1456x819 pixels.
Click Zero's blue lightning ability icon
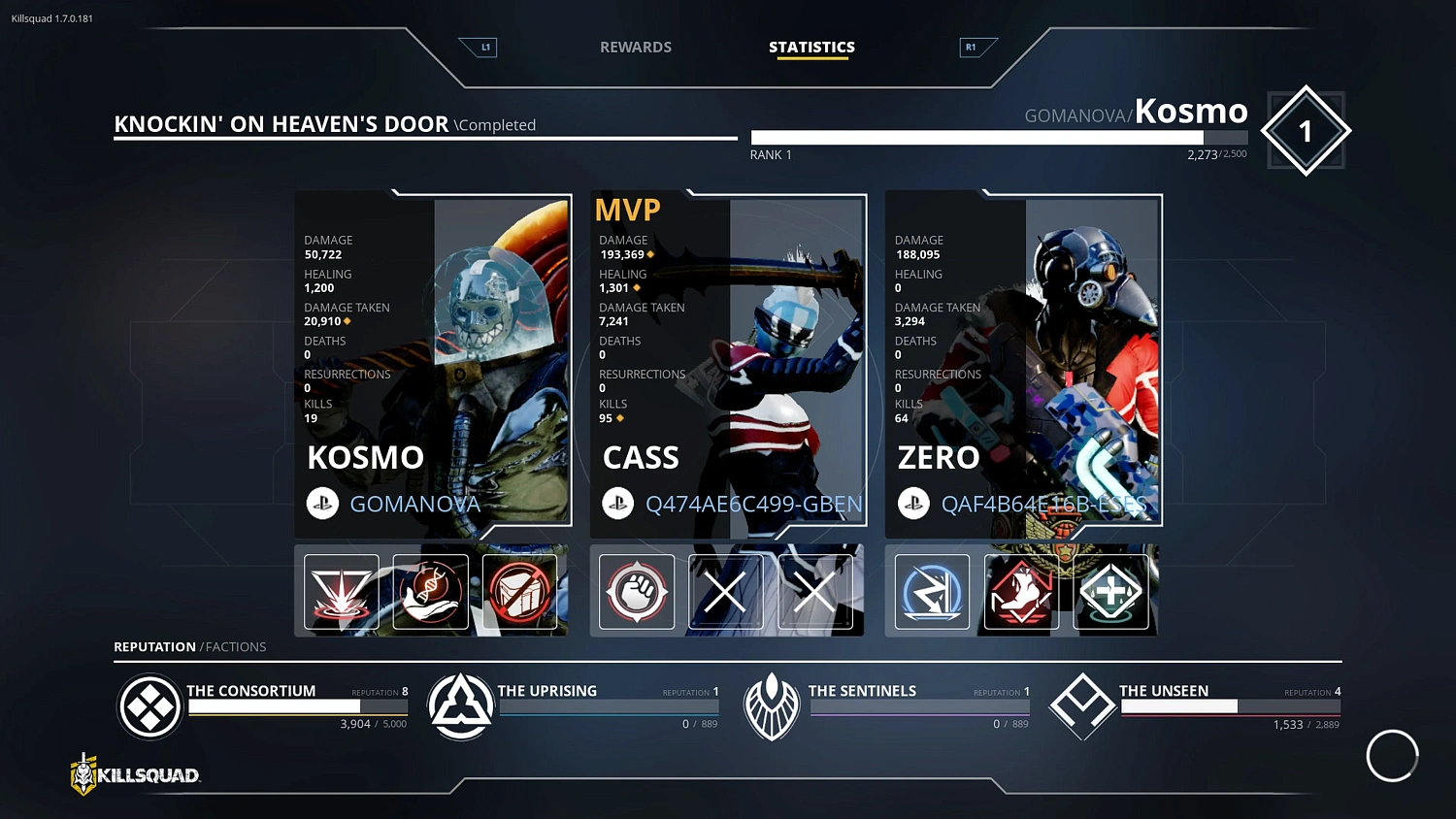click(932, 591)
